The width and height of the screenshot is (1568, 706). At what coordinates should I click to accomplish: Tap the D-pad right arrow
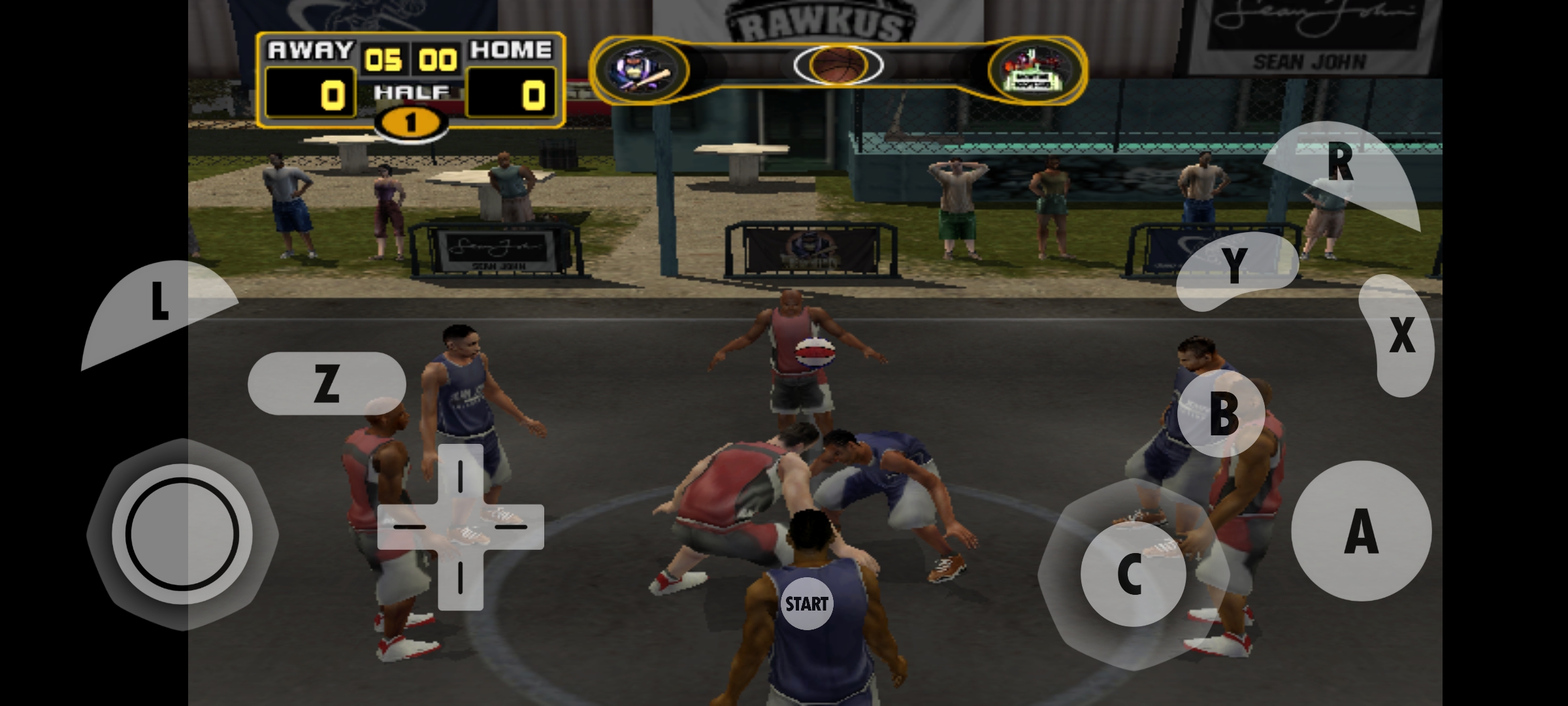(512, 527)
